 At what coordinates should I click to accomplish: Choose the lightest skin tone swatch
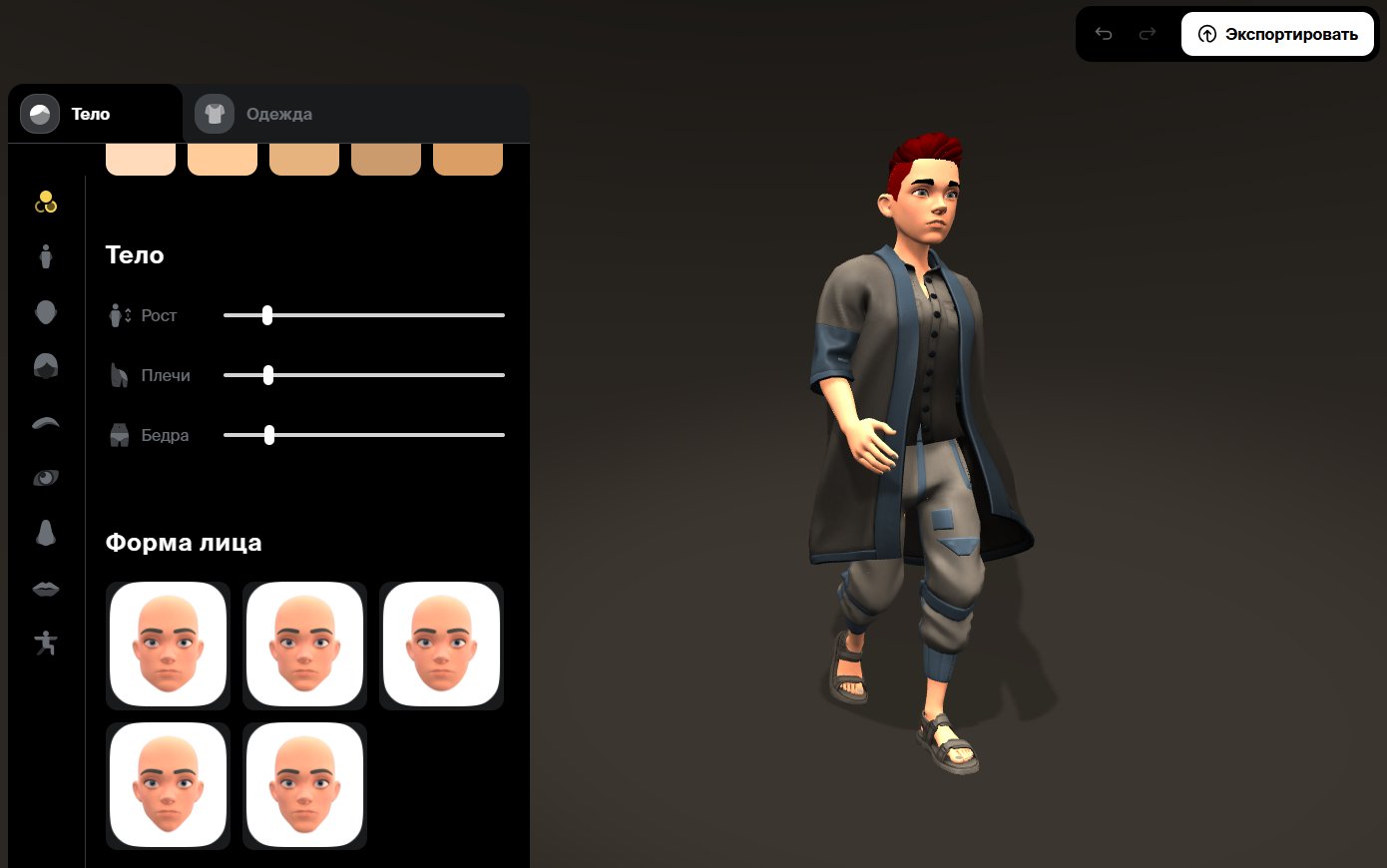pos(141,158)
